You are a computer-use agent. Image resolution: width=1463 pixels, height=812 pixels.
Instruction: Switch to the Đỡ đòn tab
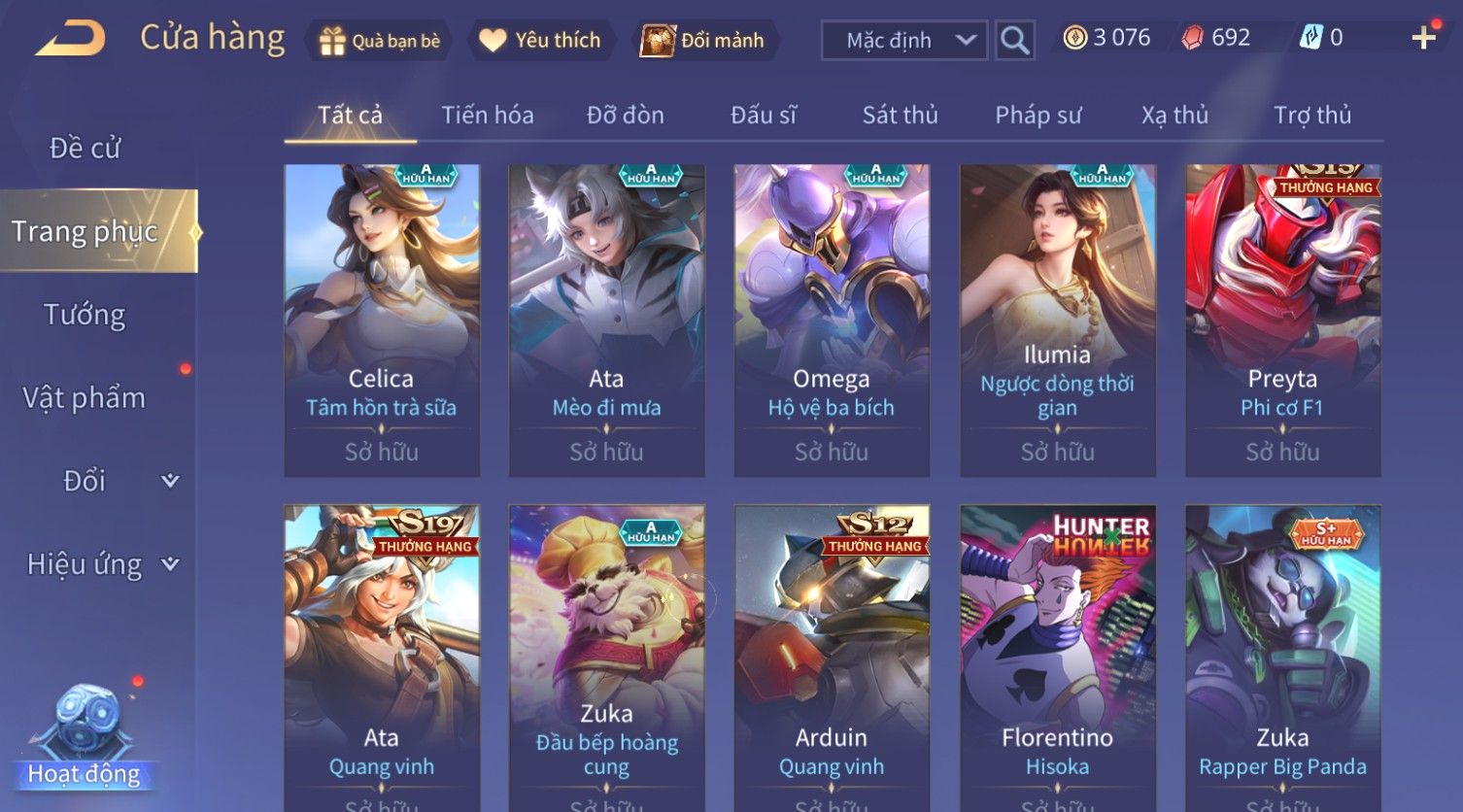626,116
